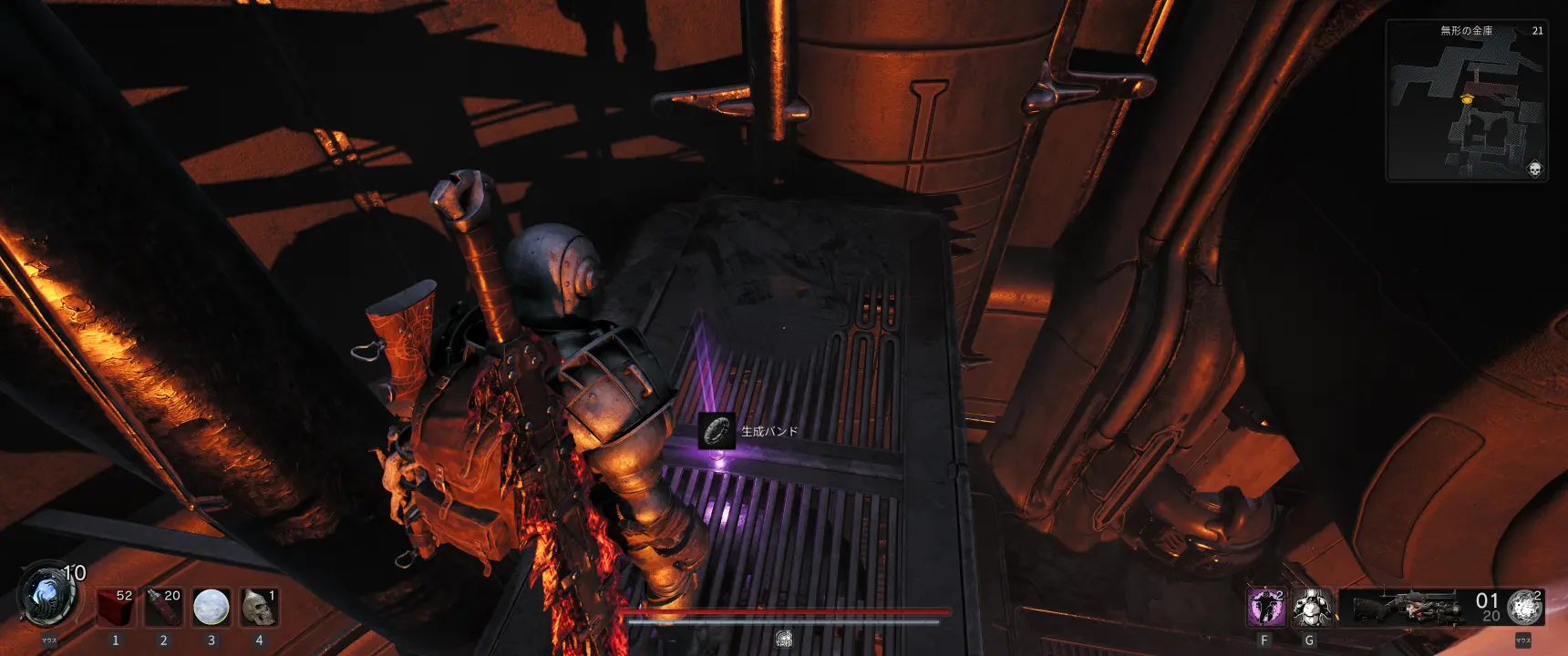1568x656 pixels.
Task: Select the pale white orb in slot 3
Action: [x=211, y=608]
